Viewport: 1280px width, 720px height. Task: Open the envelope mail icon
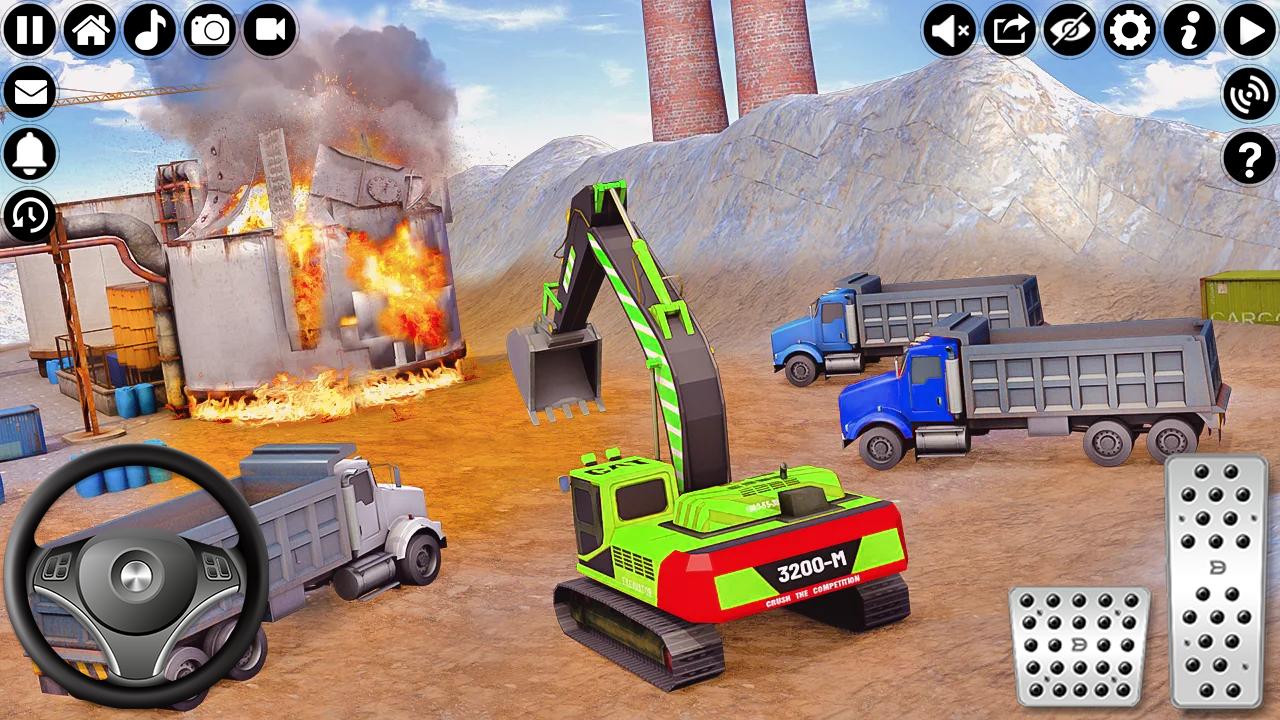(x=30, y=93)
